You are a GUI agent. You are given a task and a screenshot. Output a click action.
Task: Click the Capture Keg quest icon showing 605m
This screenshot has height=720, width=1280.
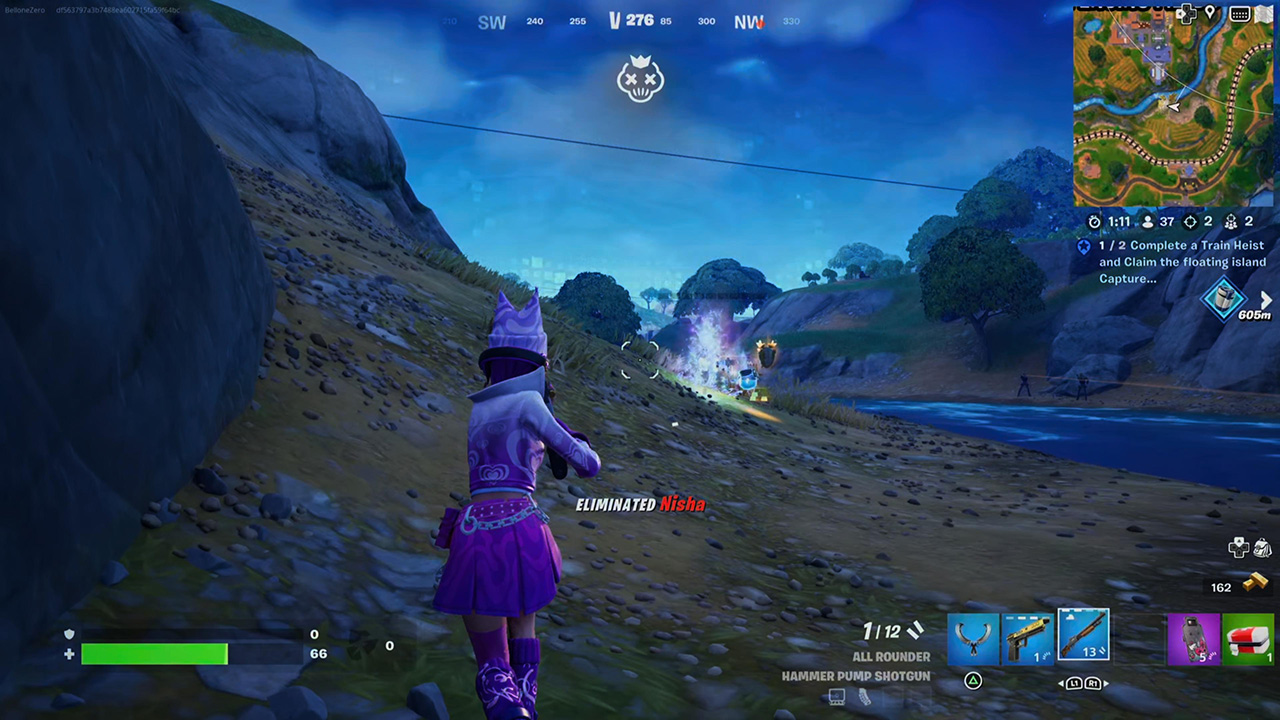coord(1226,300)
